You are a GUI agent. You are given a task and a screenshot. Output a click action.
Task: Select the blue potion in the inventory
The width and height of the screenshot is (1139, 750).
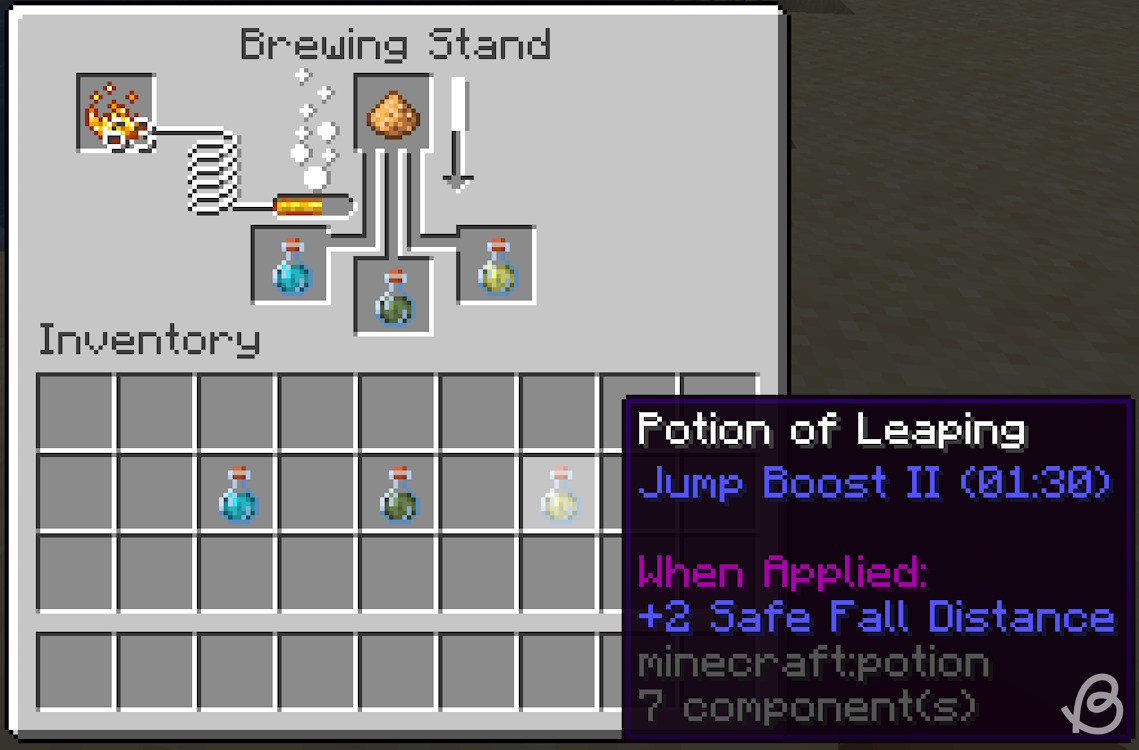pyautogui.click(x=237, y=492)
